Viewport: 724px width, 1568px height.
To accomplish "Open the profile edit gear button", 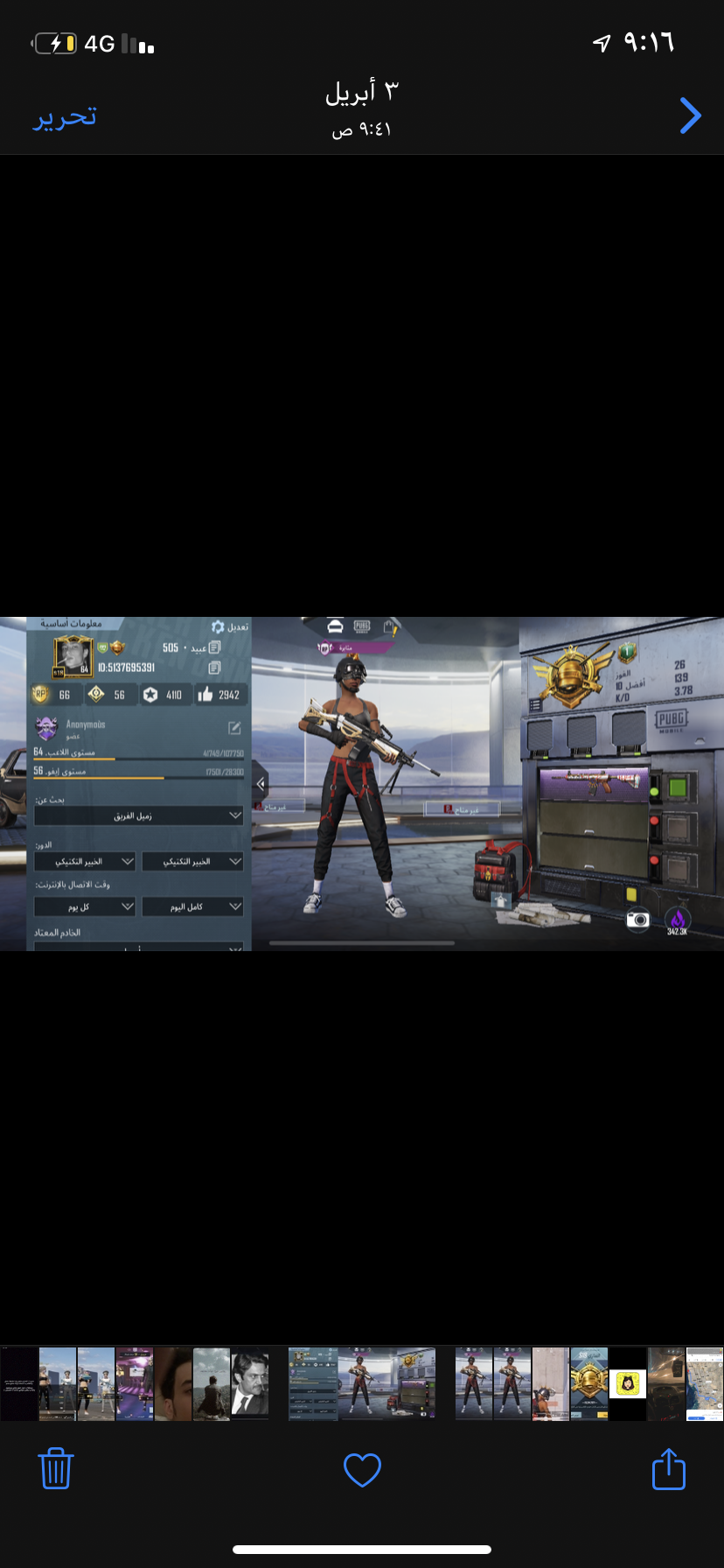I will 219,627.
